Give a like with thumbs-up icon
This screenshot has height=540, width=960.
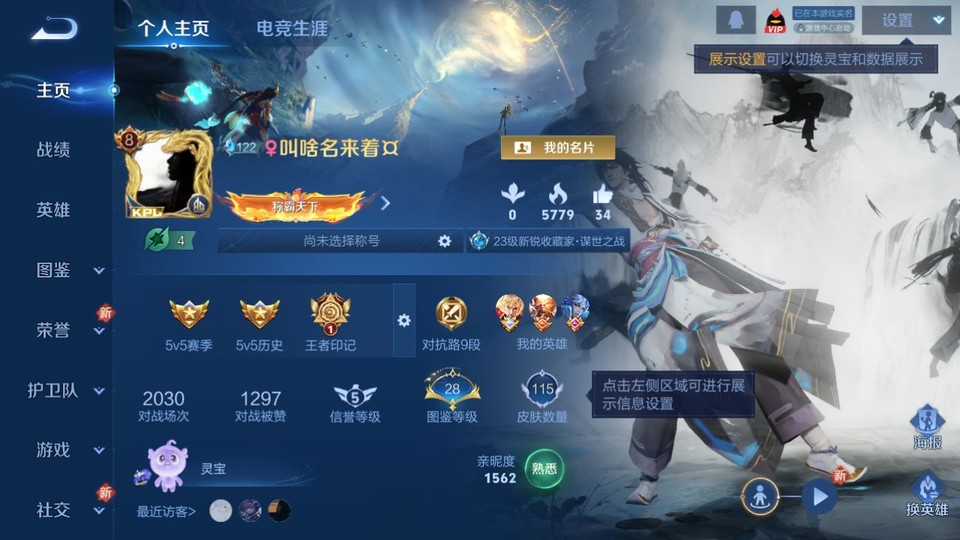pos(602,197)
